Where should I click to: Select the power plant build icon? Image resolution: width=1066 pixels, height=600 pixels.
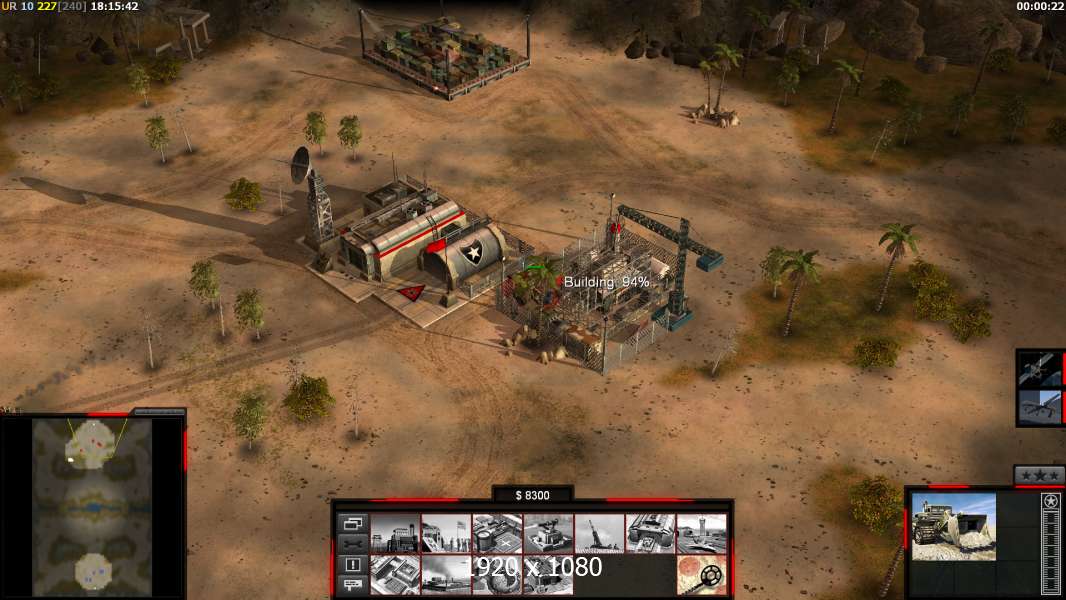coord(395,533)
